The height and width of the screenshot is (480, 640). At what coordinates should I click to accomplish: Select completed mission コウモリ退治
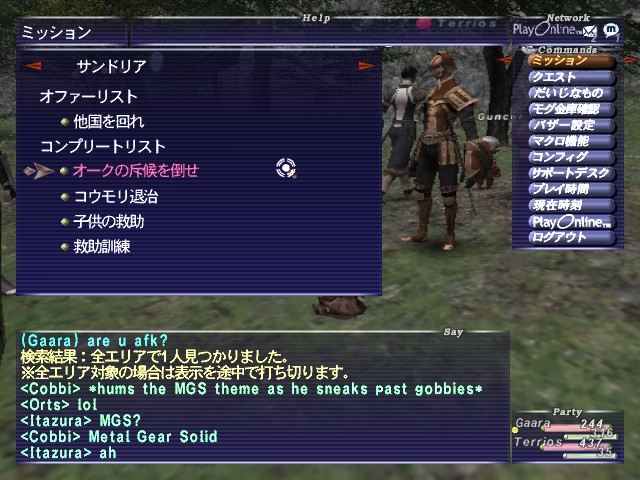pos(116,196)
